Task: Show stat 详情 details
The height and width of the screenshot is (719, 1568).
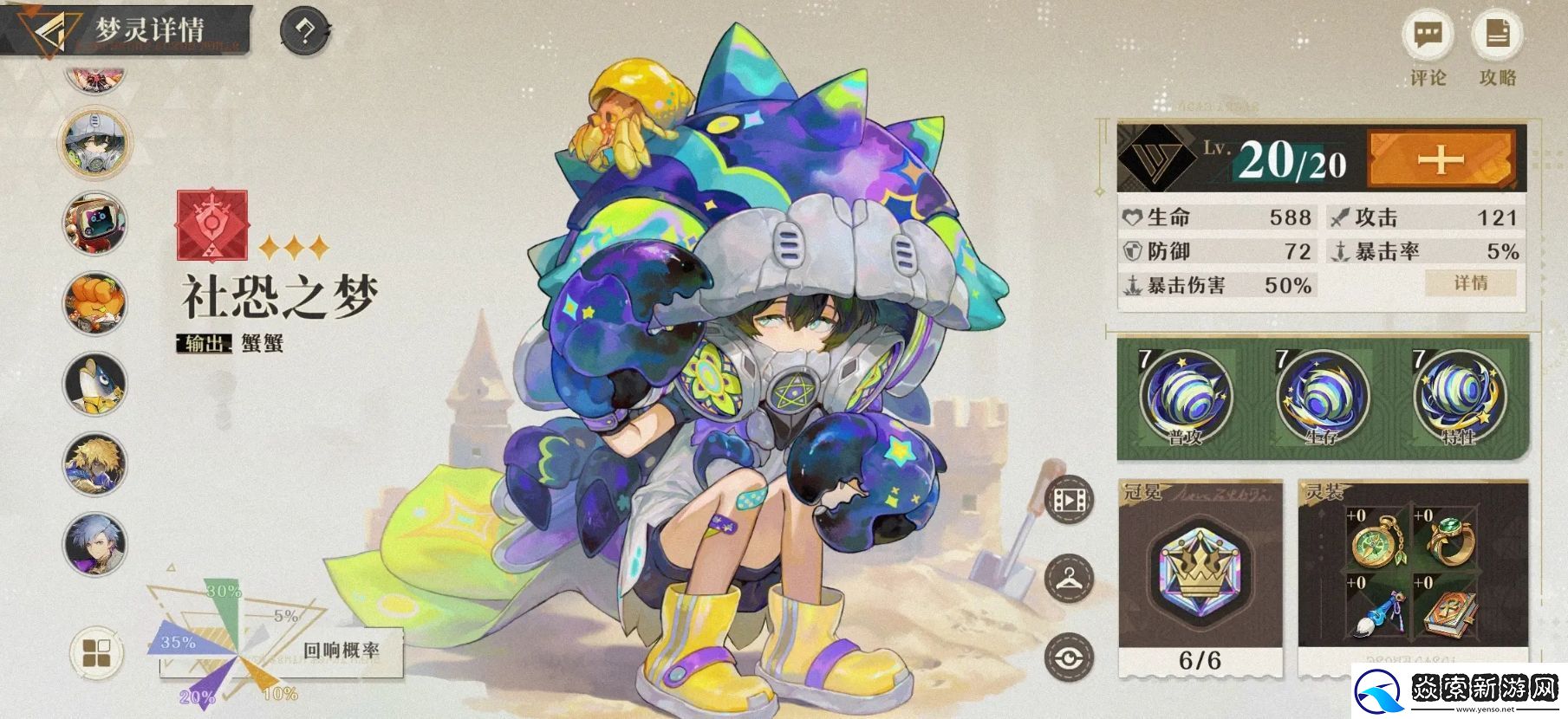Action: (1470, 283)
